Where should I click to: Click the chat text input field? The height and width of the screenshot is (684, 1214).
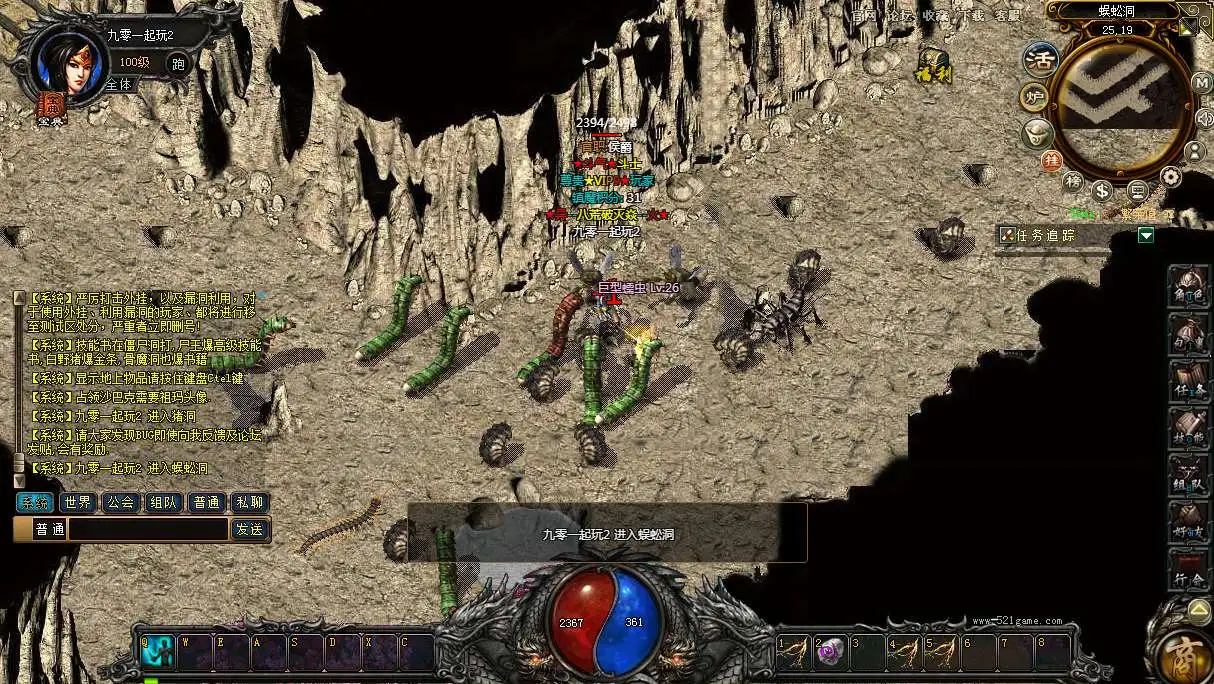[148, 529]
